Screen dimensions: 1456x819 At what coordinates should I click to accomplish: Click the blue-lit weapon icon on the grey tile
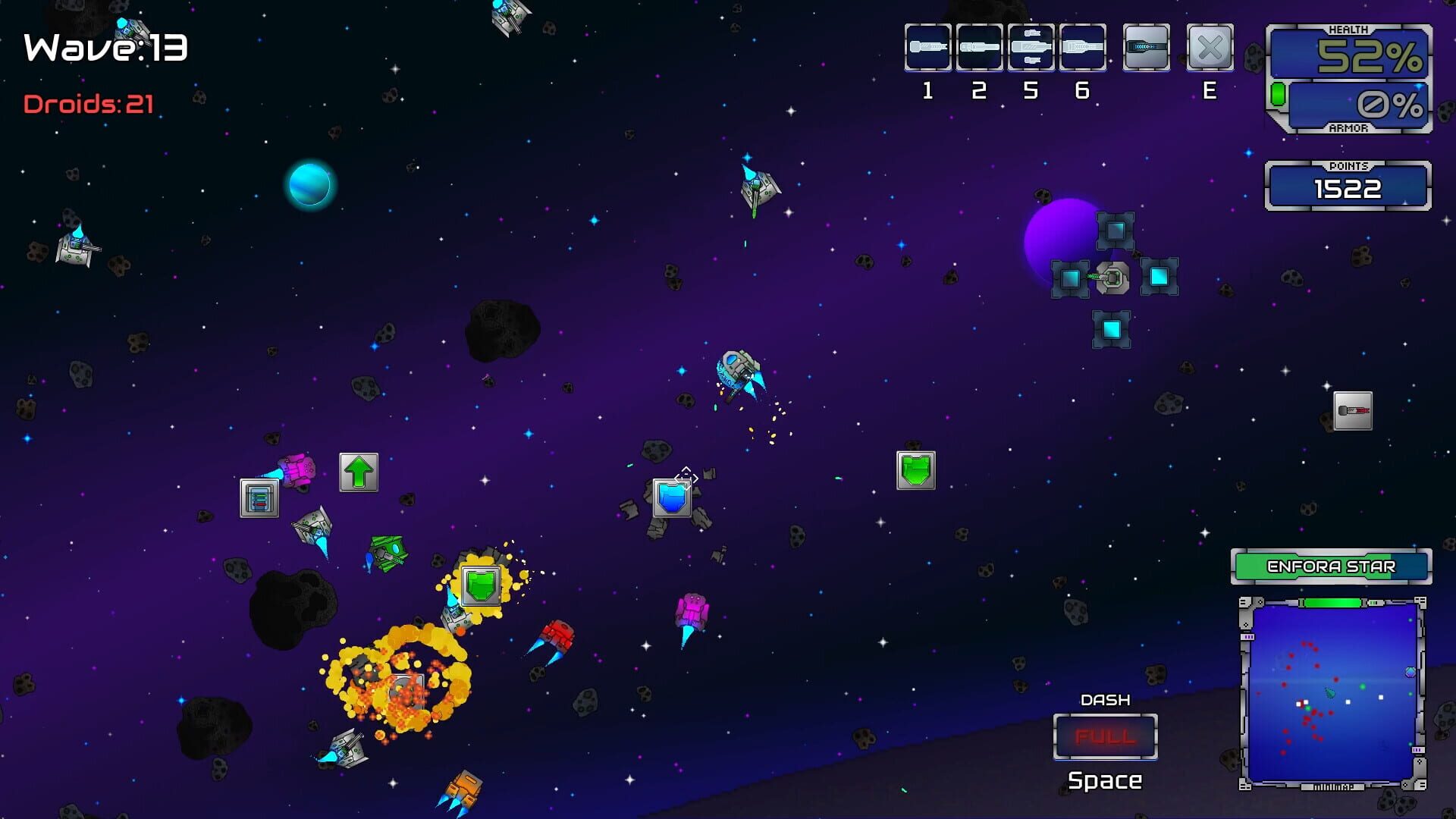(1146, 47)
